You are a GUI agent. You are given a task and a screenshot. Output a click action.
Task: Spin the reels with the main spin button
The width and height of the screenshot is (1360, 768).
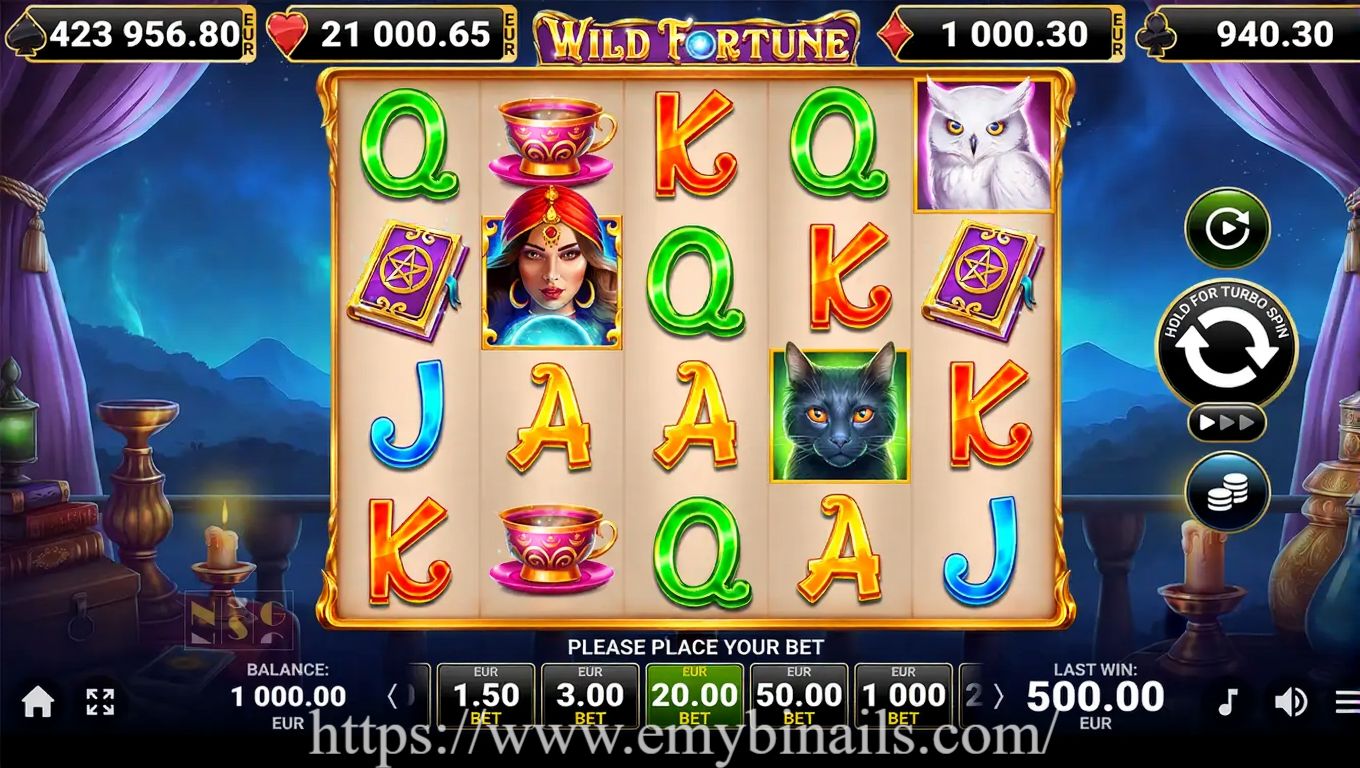click(1226, 345)
